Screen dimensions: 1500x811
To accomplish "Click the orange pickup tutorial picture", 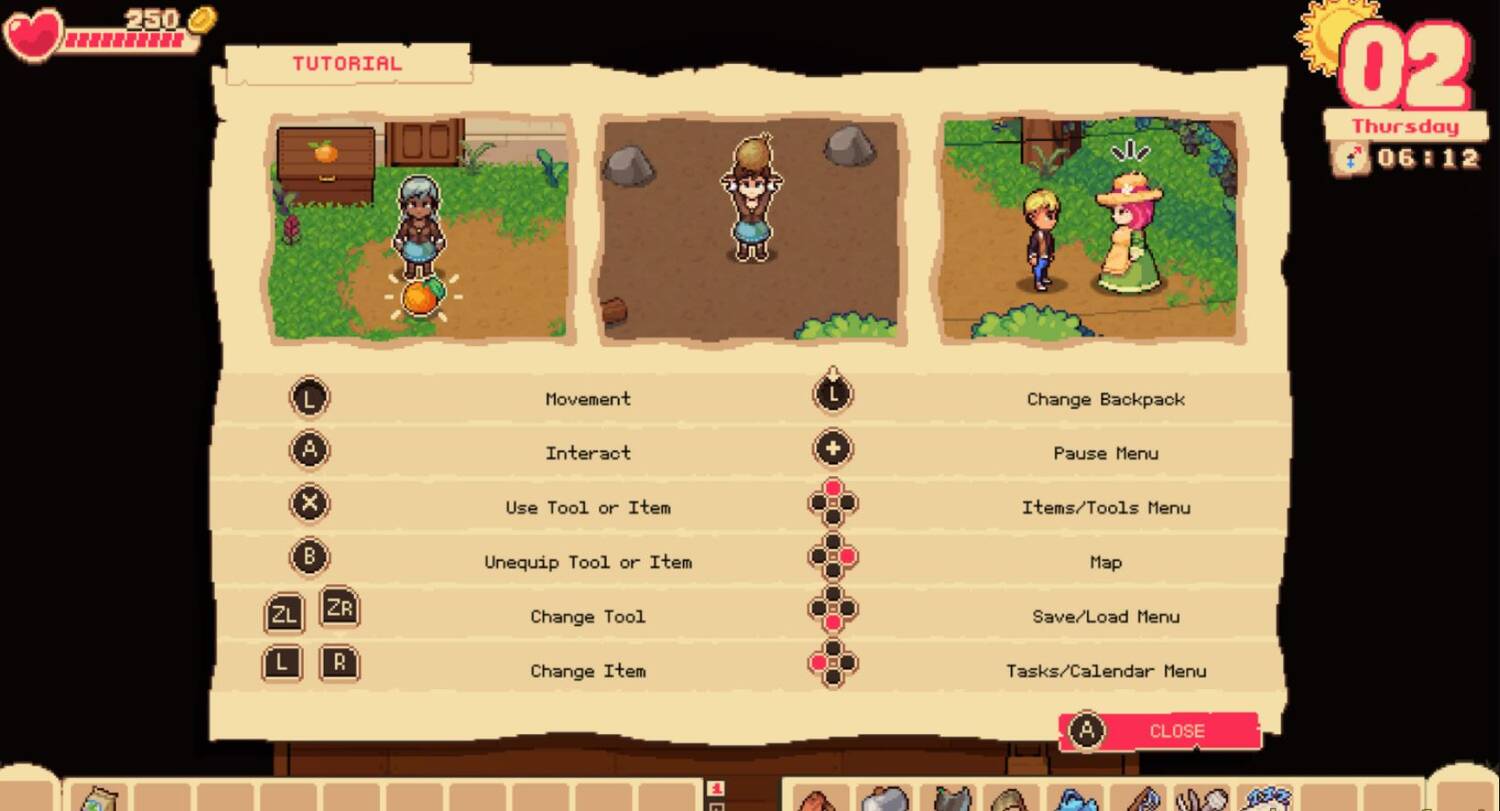I will pyautogui.click(x=421, y=228).
